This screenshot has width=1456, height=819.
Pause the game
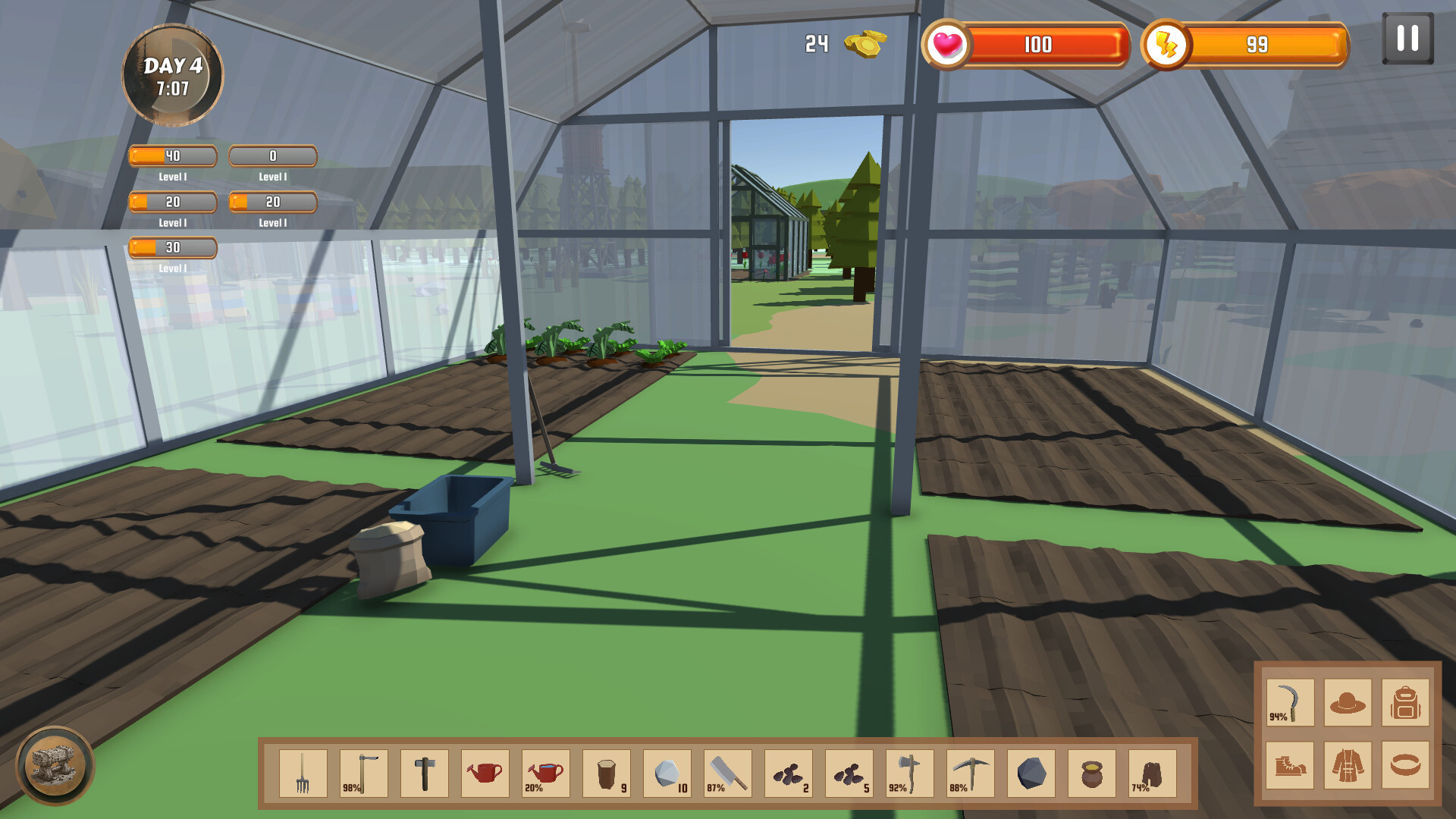point(1407,36)
